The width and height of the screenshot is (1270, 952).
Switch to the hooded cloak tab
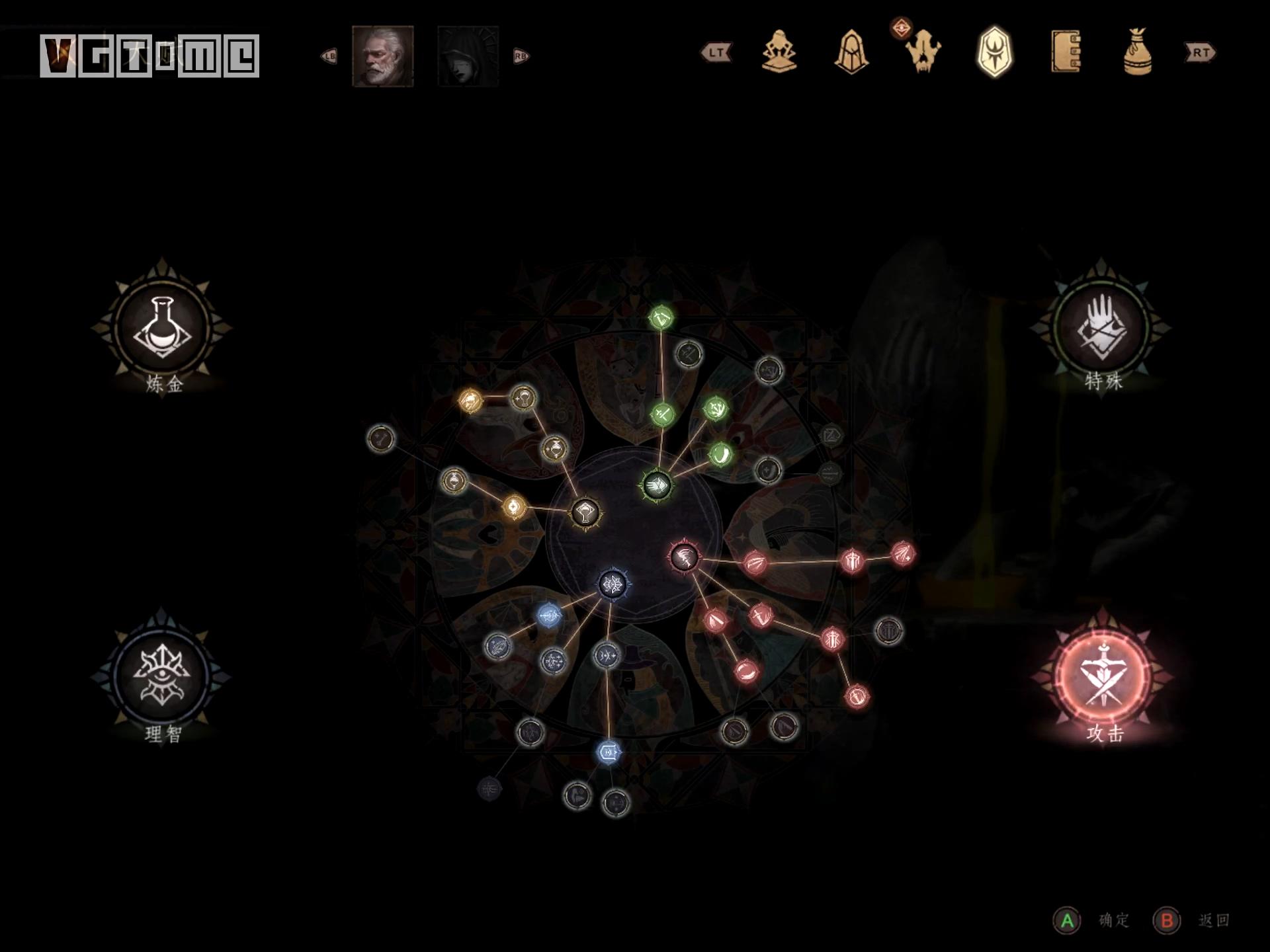[x=851, y=52]
